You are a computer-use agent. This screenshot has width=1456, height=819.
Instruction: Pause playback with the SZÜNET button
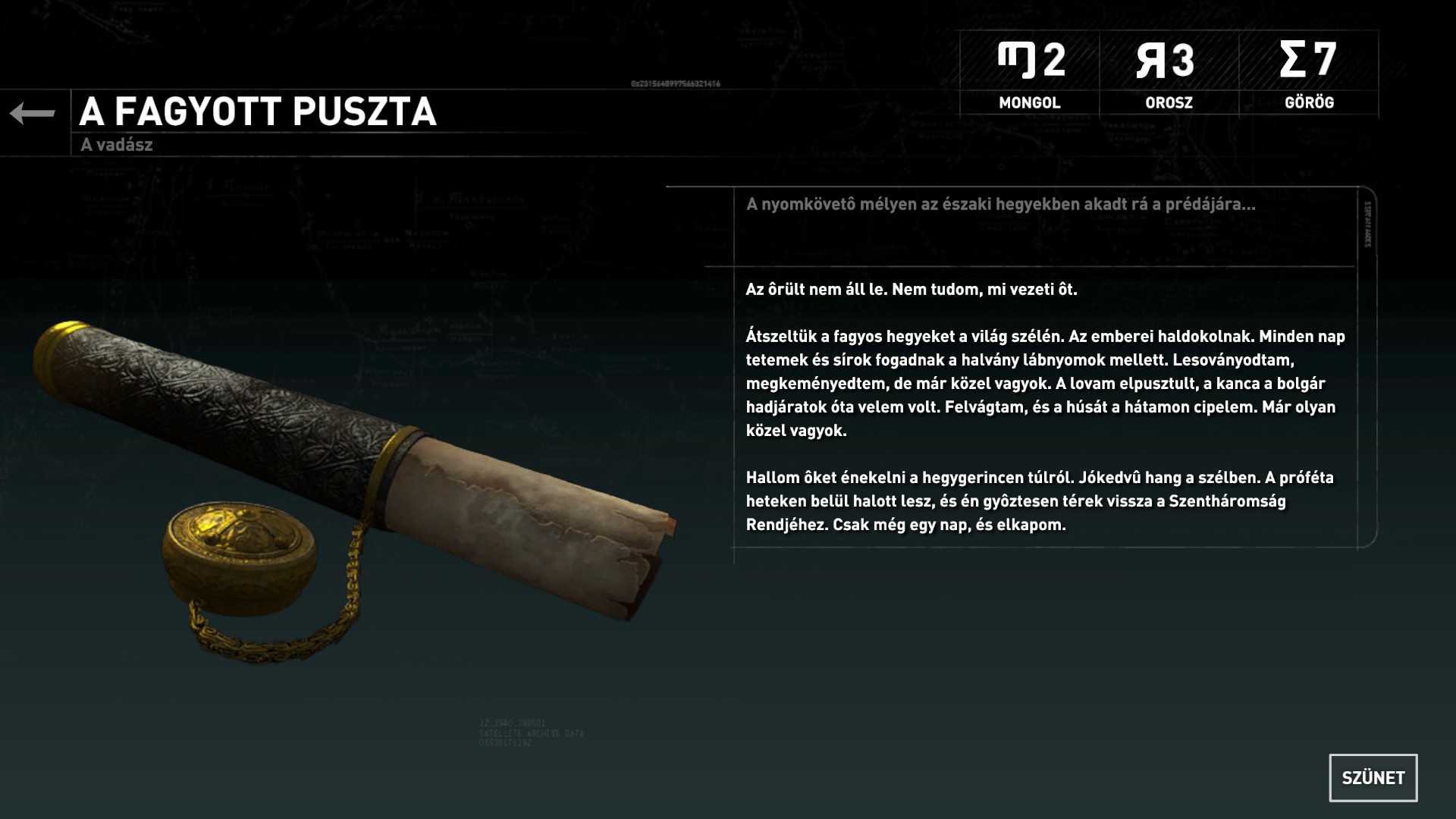click(x=1373, y=777)
